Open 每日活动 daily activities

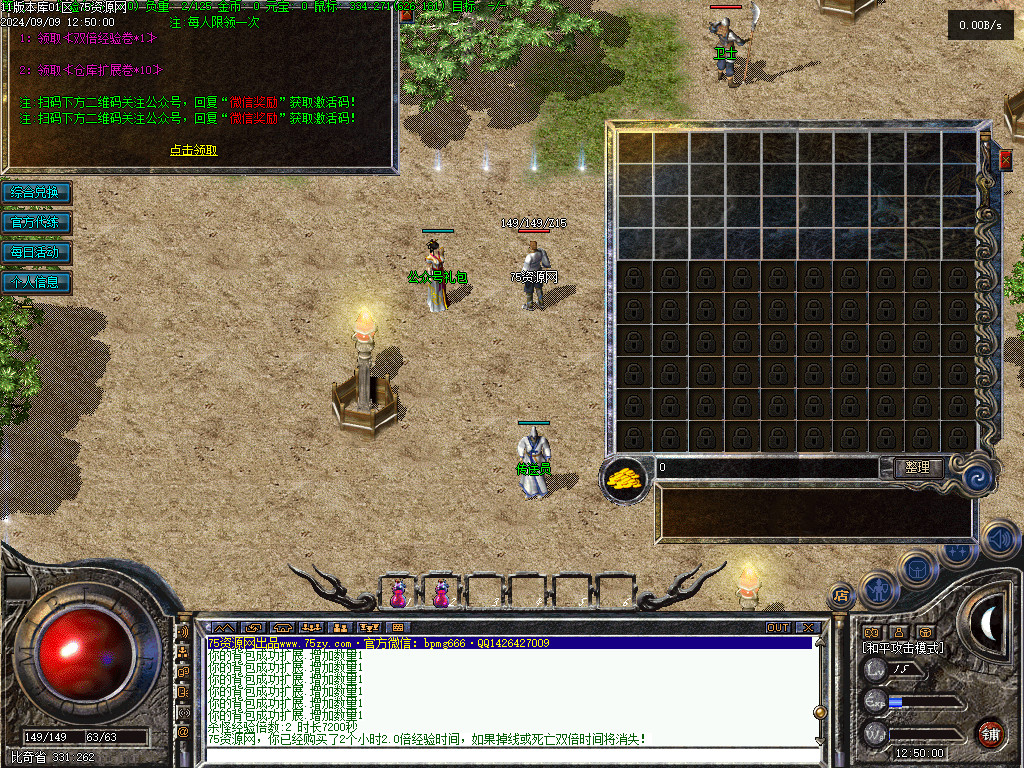point(36,252)
